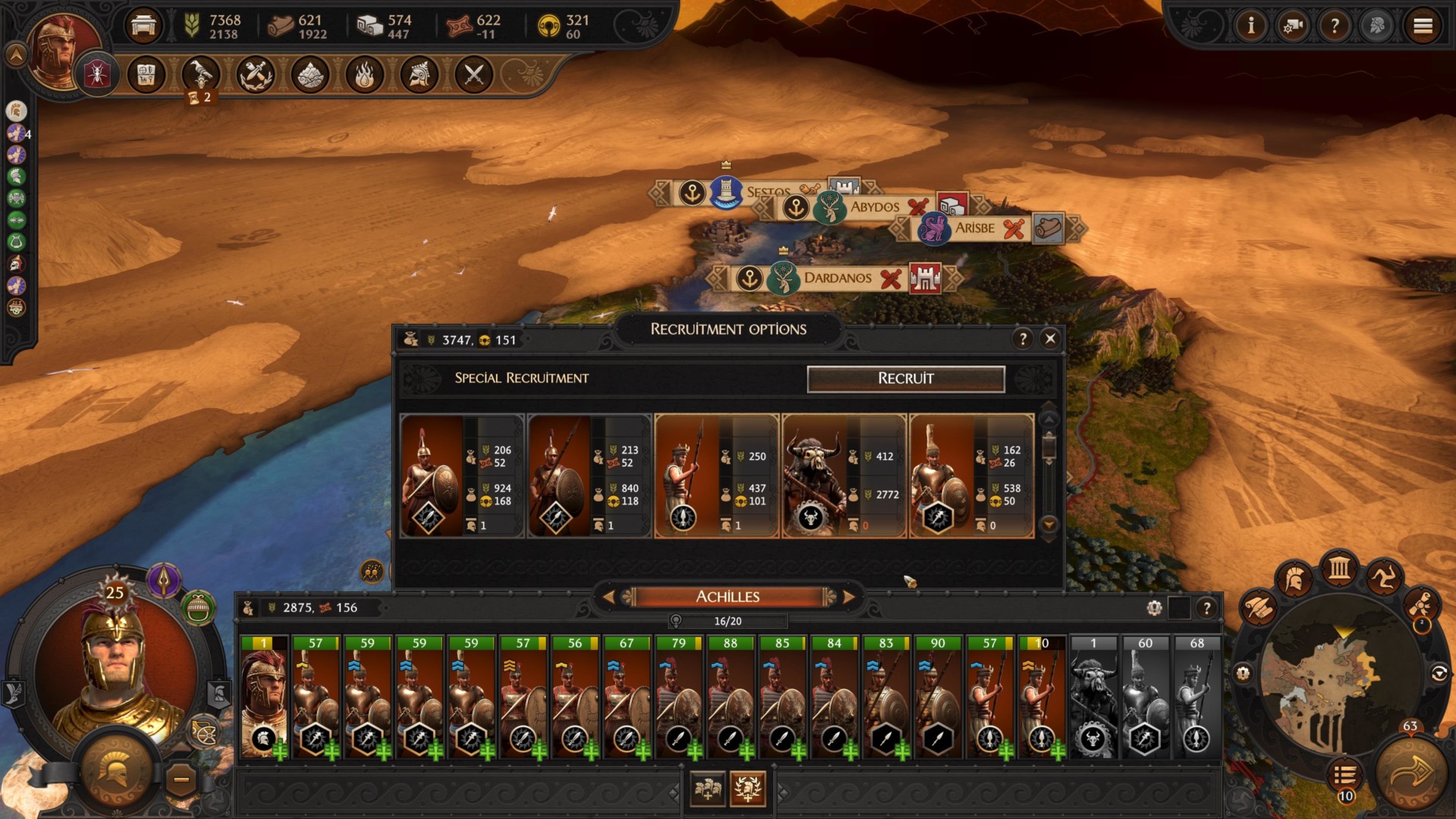This screenshot has width=1456, height=819.
Task: Select the Abydos settlement label
Action: [874, 207]
